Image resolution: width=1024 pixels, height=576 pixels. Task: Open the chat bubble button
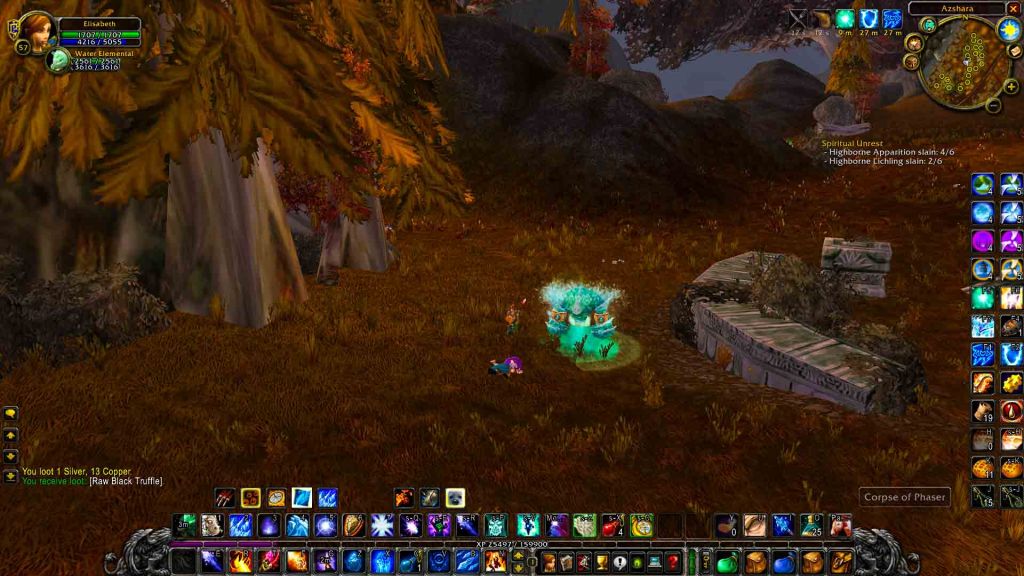(10, 413)
